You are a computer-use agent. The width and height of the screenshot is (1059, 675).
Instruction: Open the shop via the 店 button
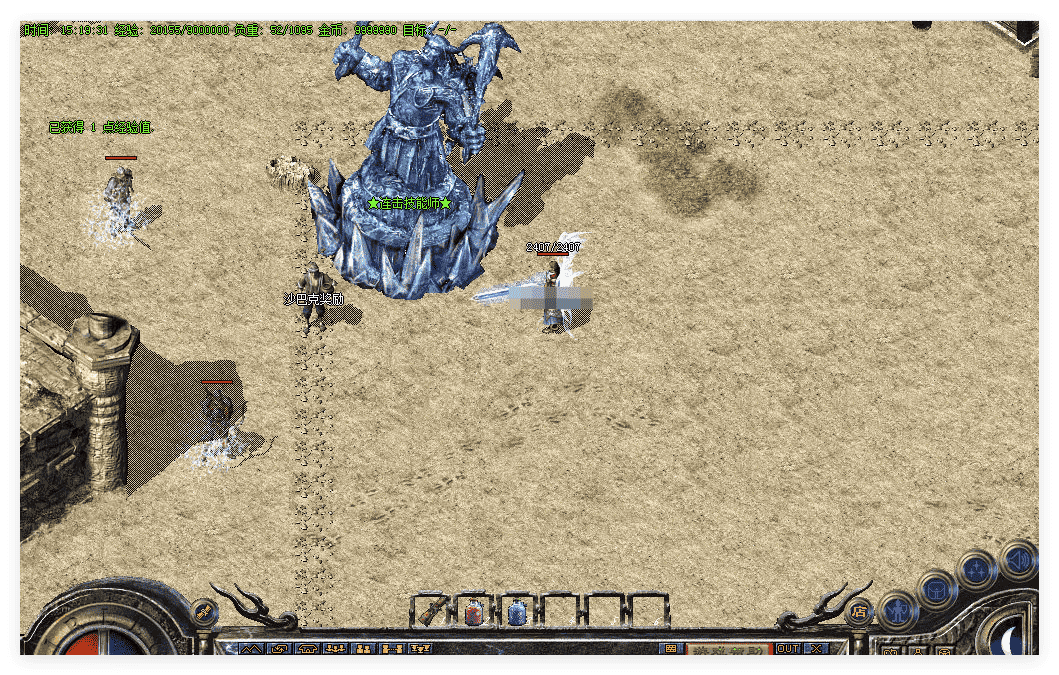point(858,612)
